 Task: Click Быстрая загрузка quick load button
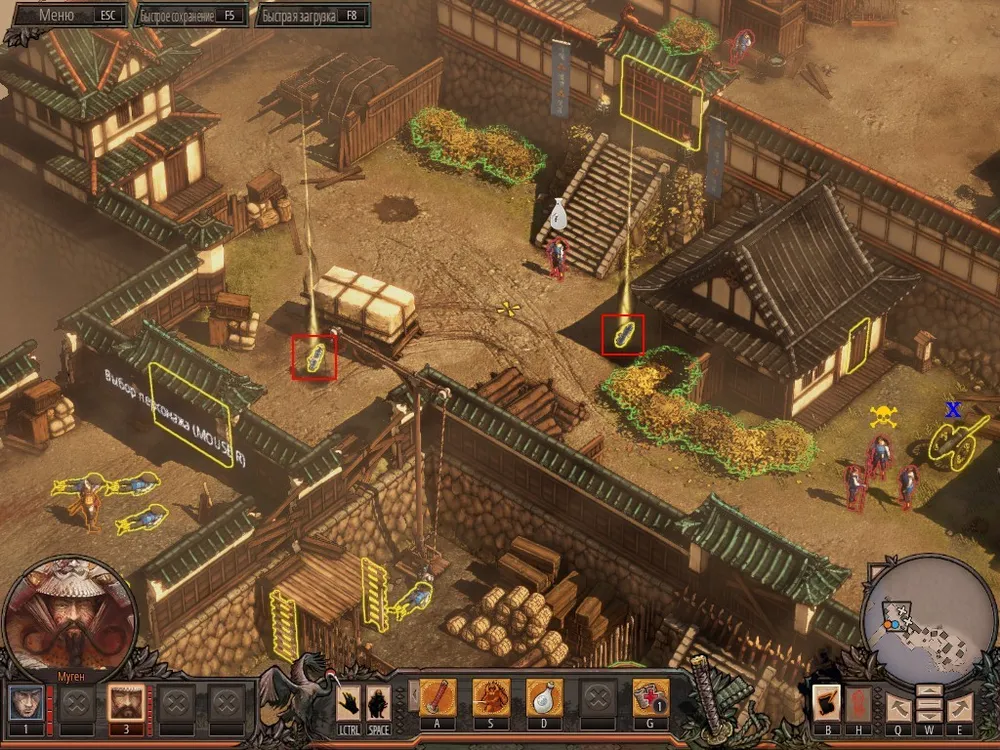click(x=312, y=15)
